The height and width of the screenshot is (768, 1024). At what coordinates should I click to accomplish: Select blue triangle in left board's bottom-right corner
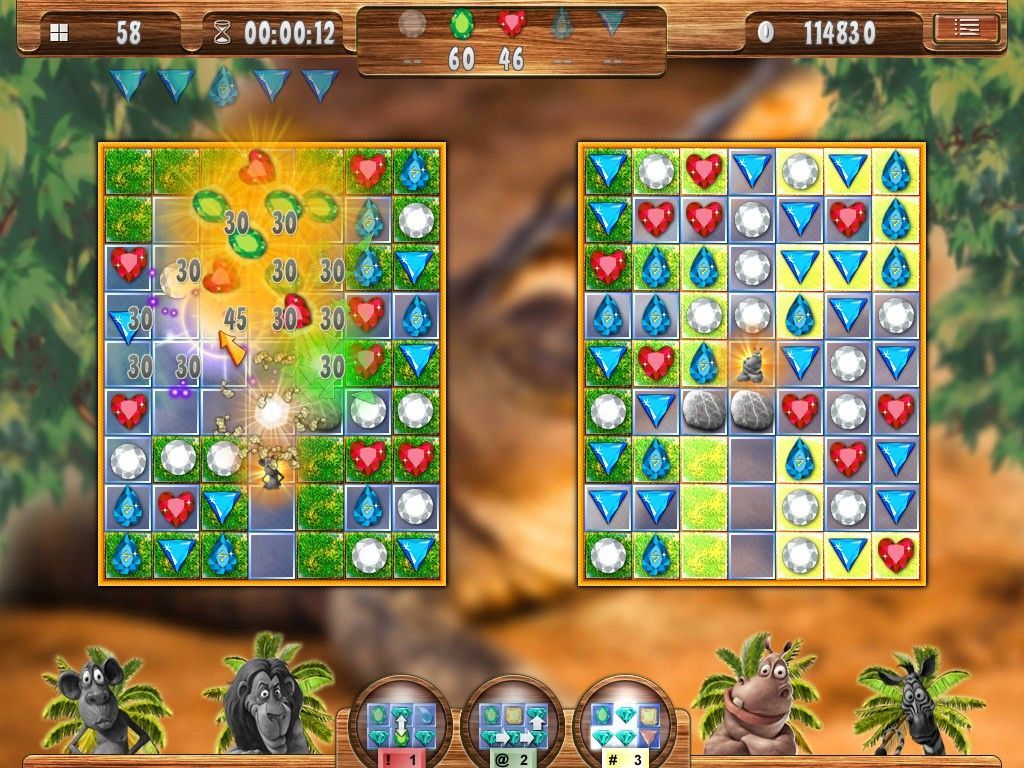point(415,554)
